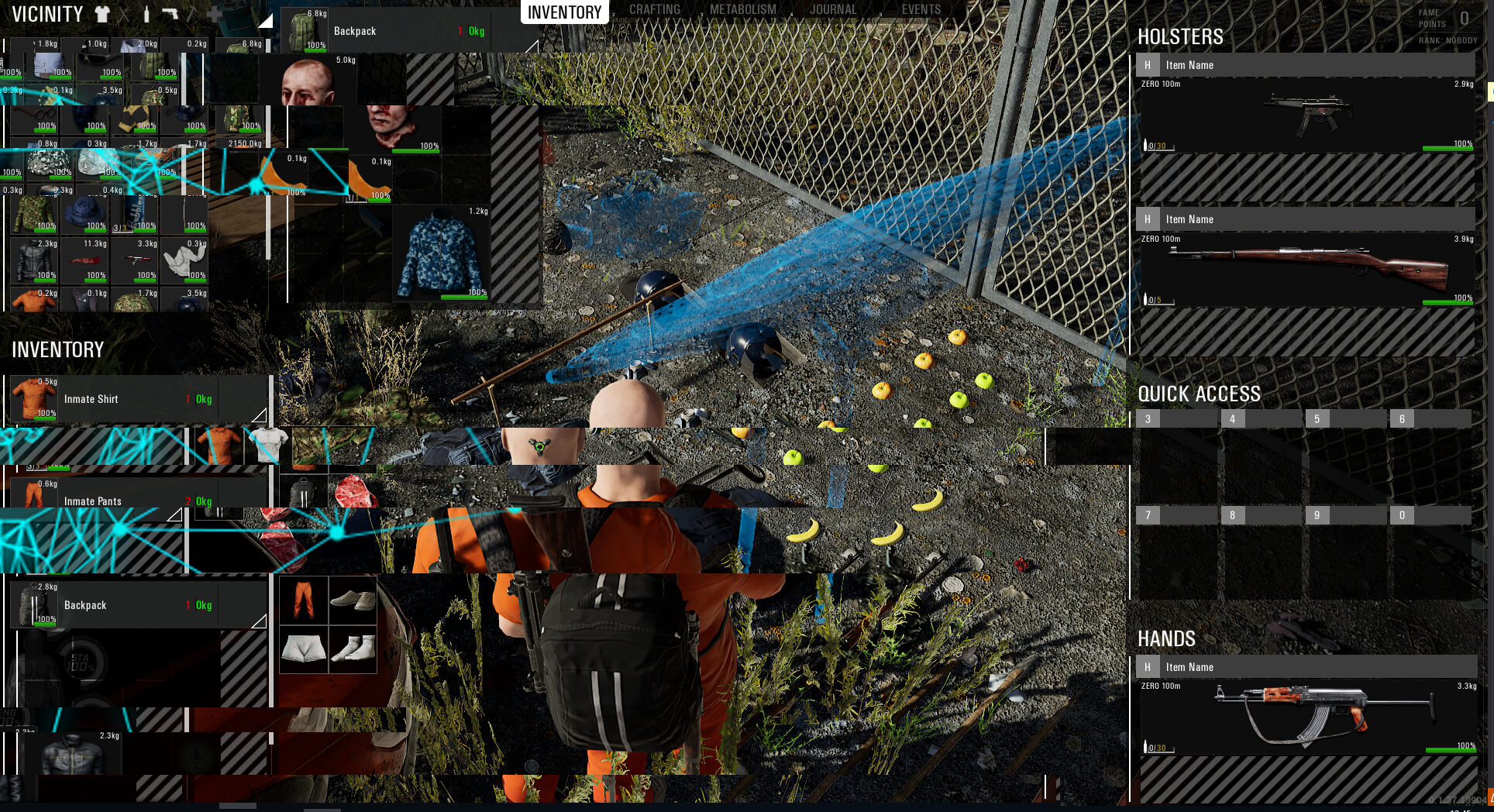Click the grey sneakers item slot

(353, 600)
